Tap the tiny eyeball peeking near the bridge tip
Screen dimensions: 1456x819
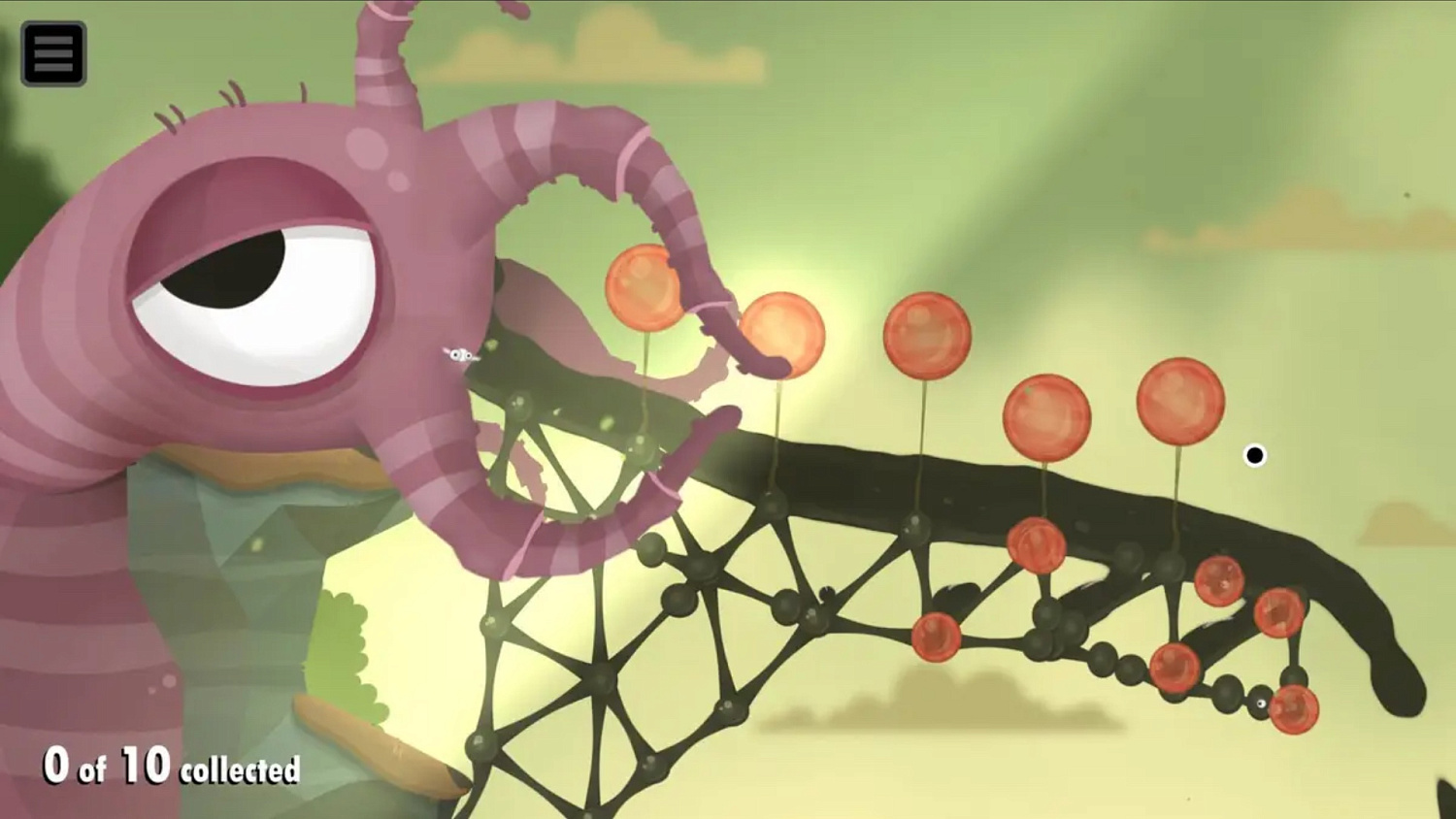[1260, 704]
